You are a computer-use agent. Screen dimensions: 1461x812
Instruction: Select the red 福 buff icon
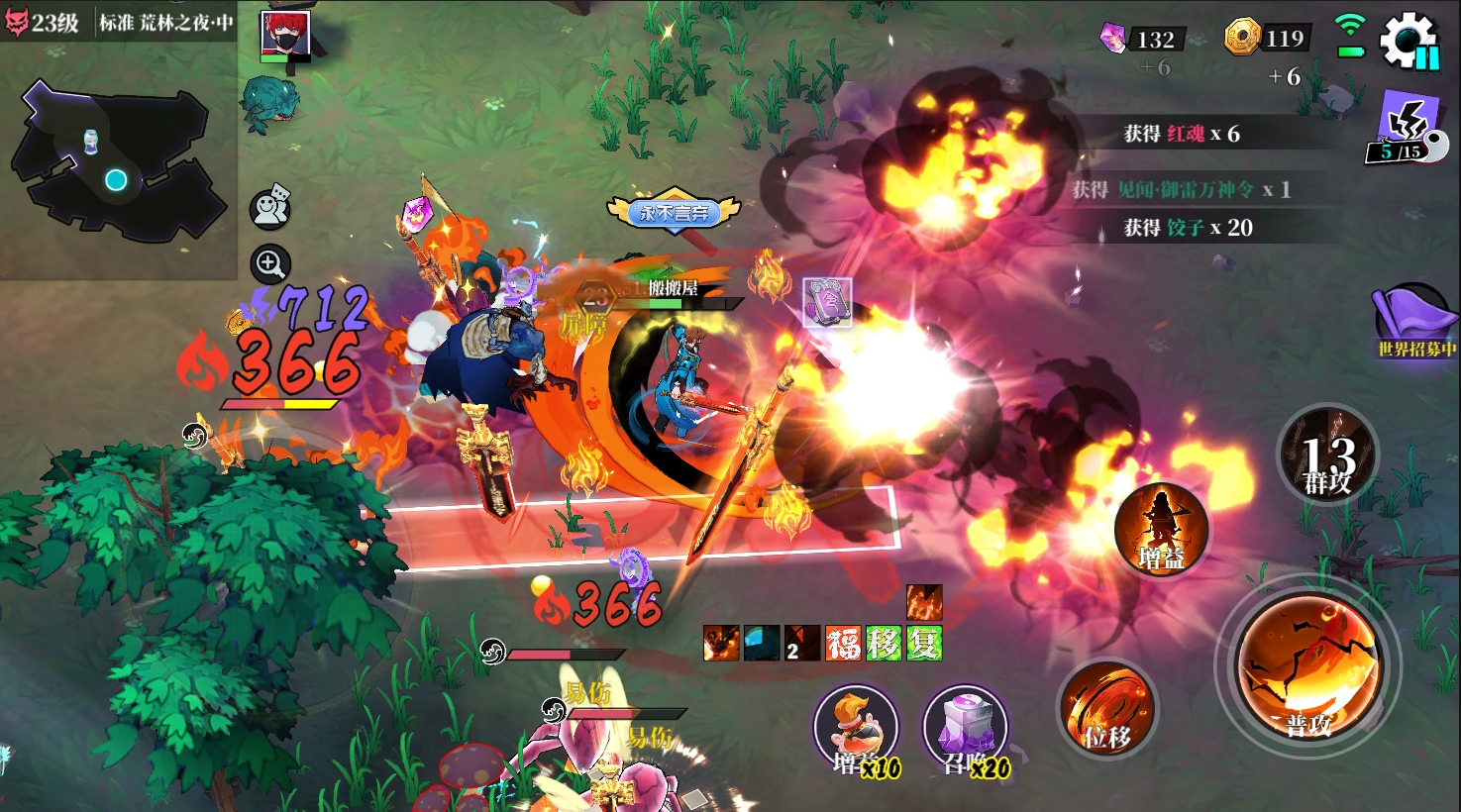844,644
